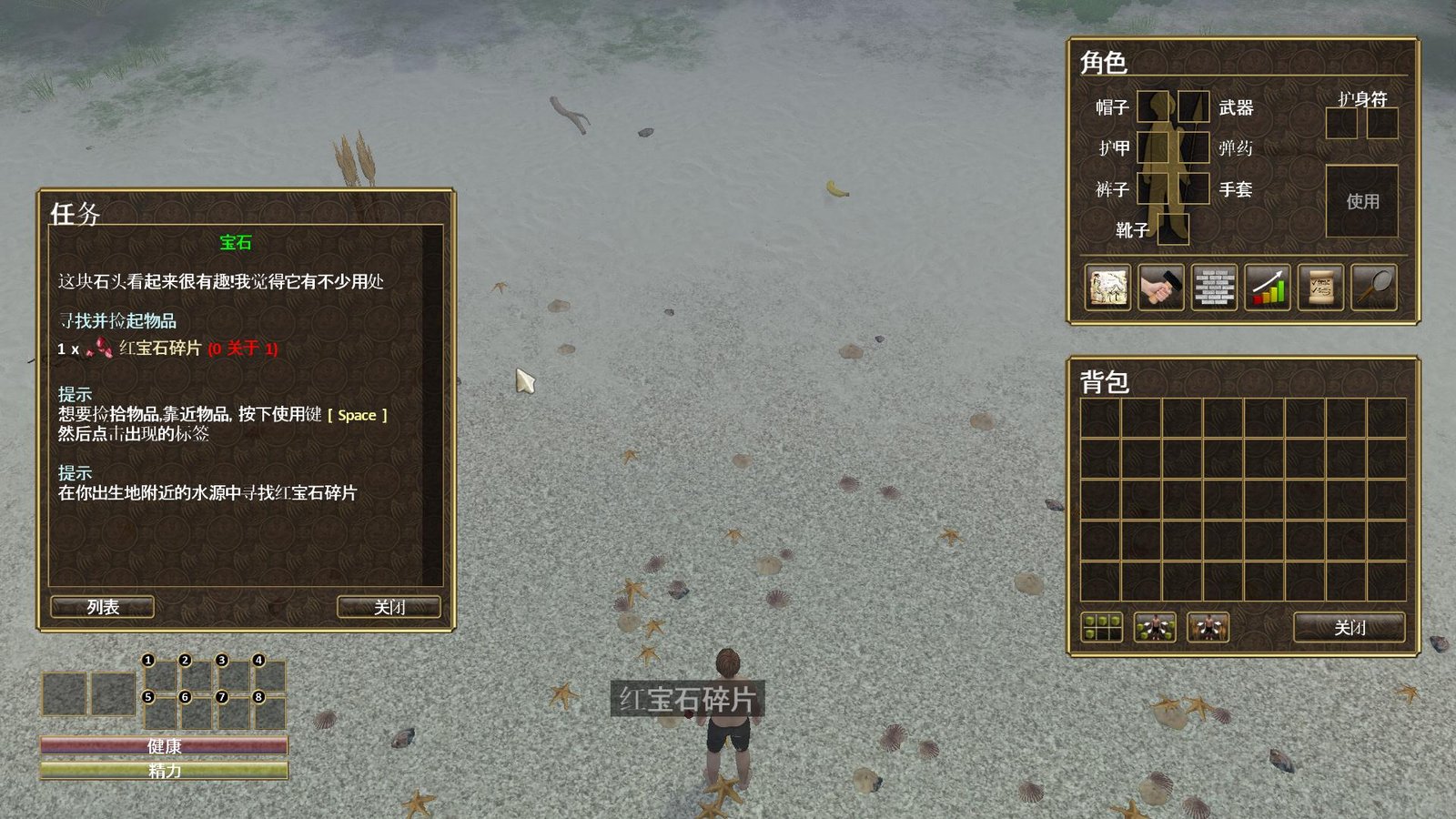Click the first drop-items character icon
Screen dimensions: 1456x819
[1156, 628]
